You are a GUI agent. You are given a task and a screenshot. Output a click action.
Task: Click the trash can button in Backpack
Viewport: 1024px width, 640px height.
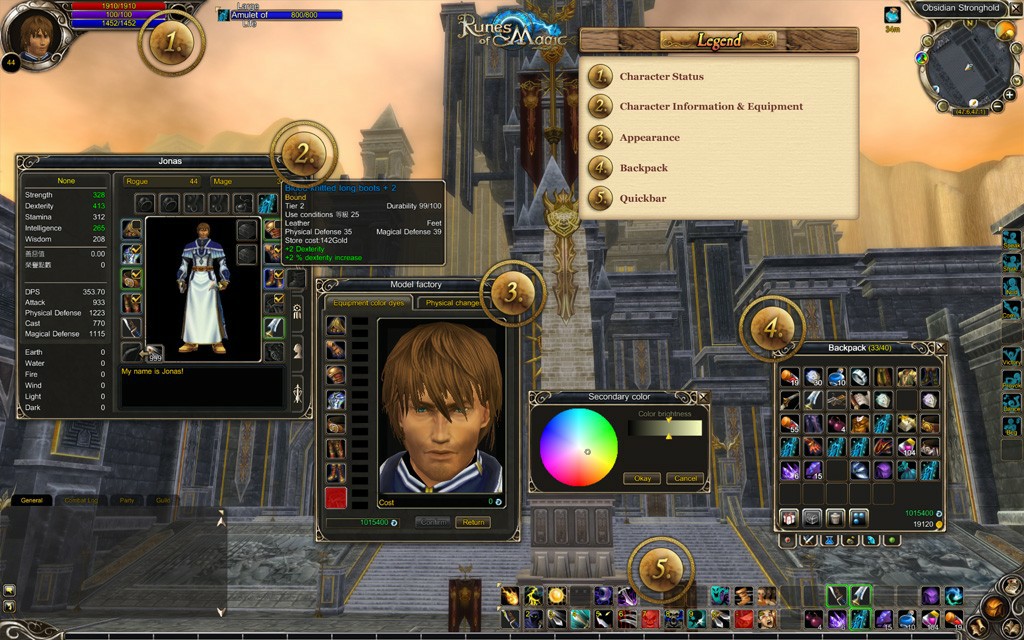coord(834,517)
